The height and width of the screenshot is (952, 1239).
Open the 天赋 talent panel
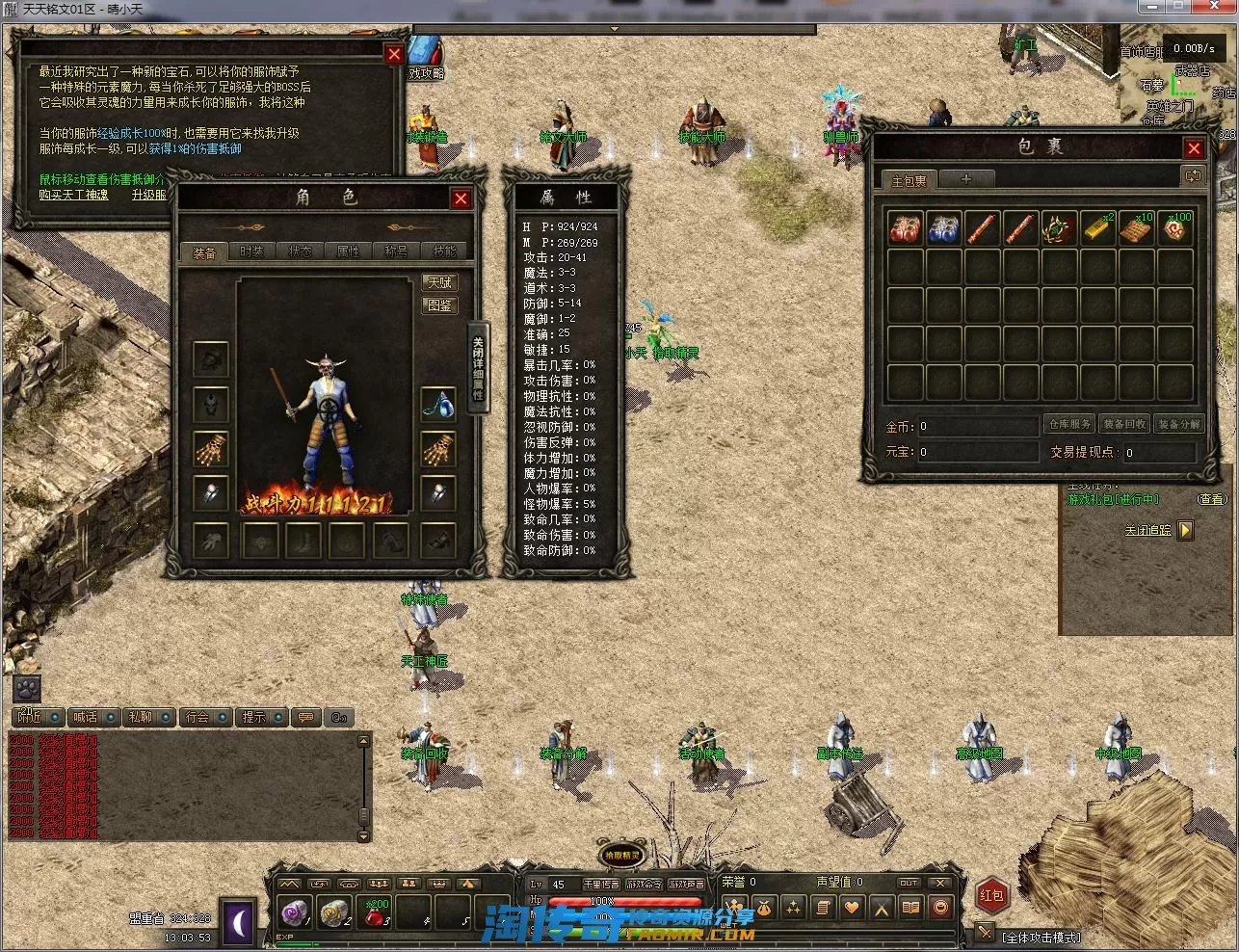[x=439, y=282]
